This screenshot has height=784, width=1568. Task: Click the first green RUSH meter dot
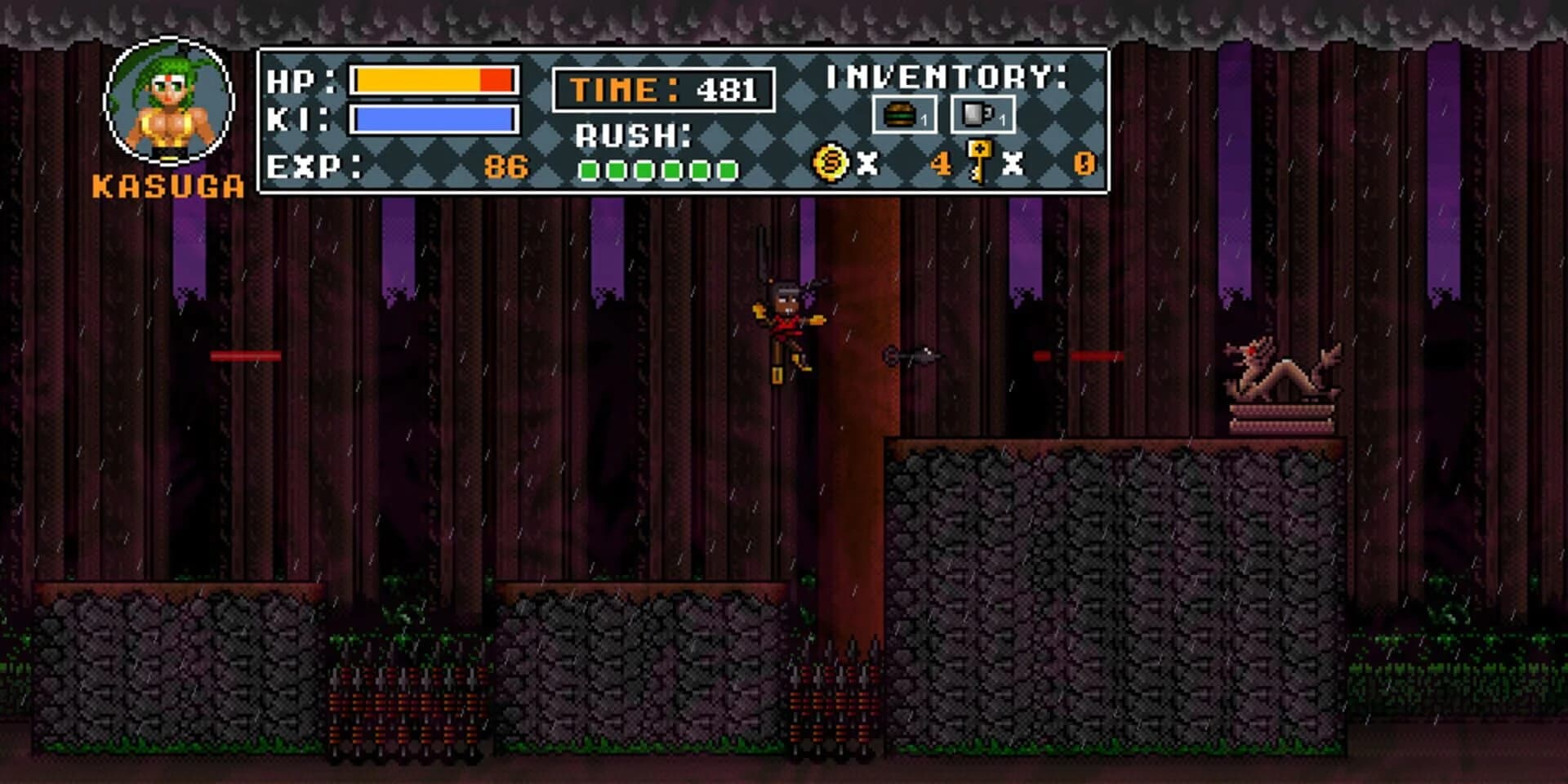(x=589, y=169)
